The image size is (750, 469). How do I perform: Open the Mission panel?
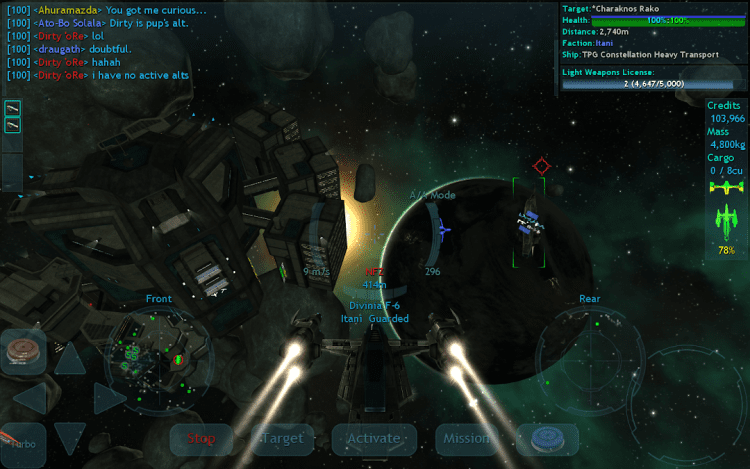pyautogui.click(x=467, y=438)
